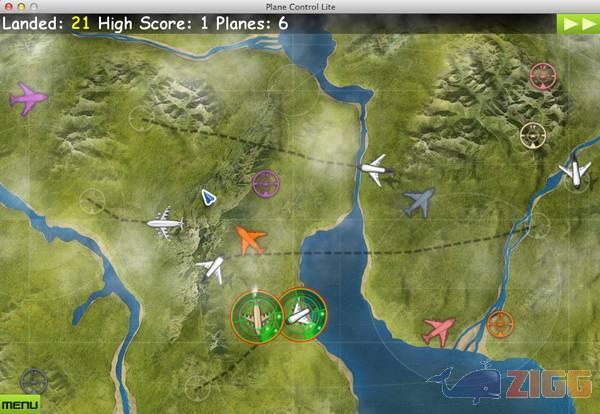Close the Plane Control Lite window
This screenshot has height=414, width=600.
[x=8, y=7]
